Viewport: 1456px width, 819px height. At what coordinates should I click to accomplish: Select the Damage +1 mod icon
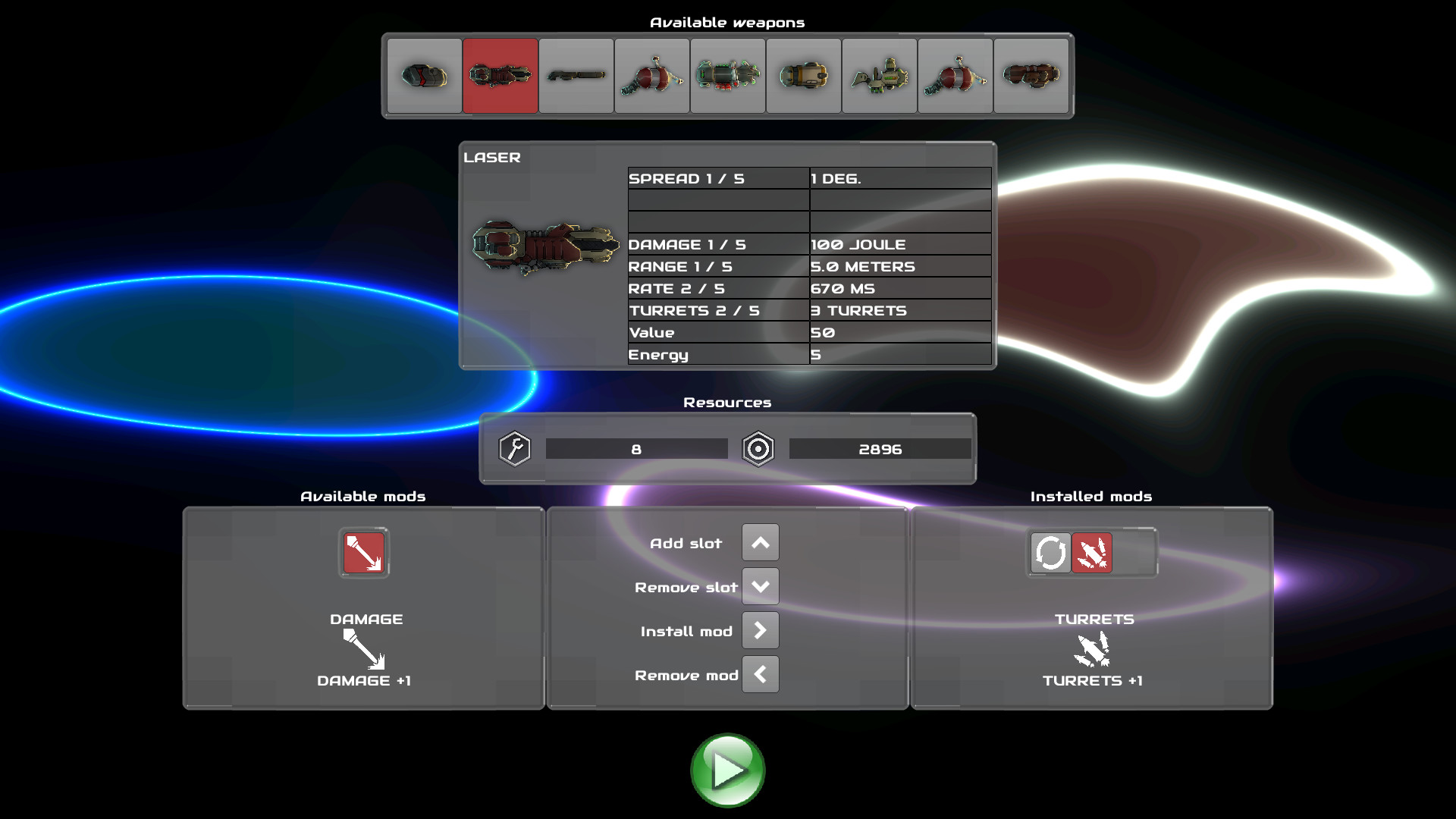(362, 553)
